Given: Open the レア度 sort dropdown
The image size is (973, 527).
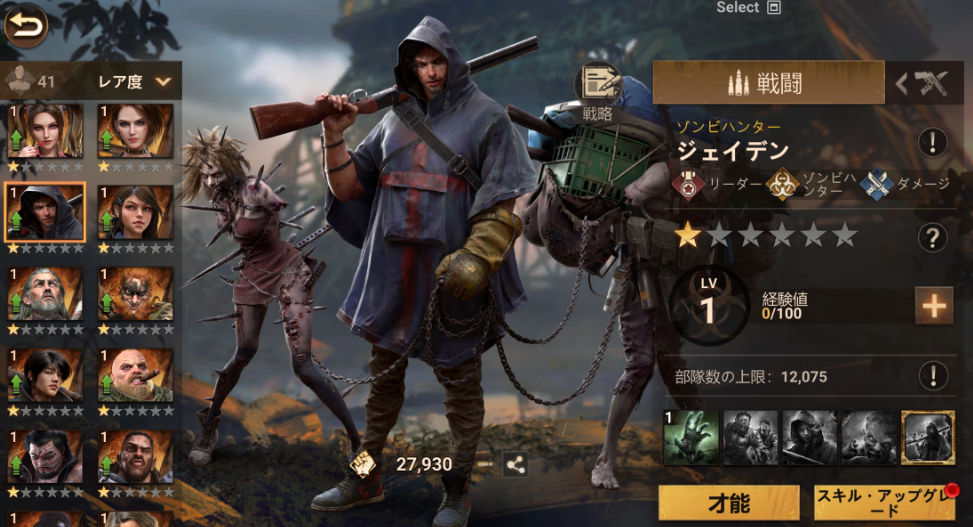Looking at the screenshot, I should (136, 82).
